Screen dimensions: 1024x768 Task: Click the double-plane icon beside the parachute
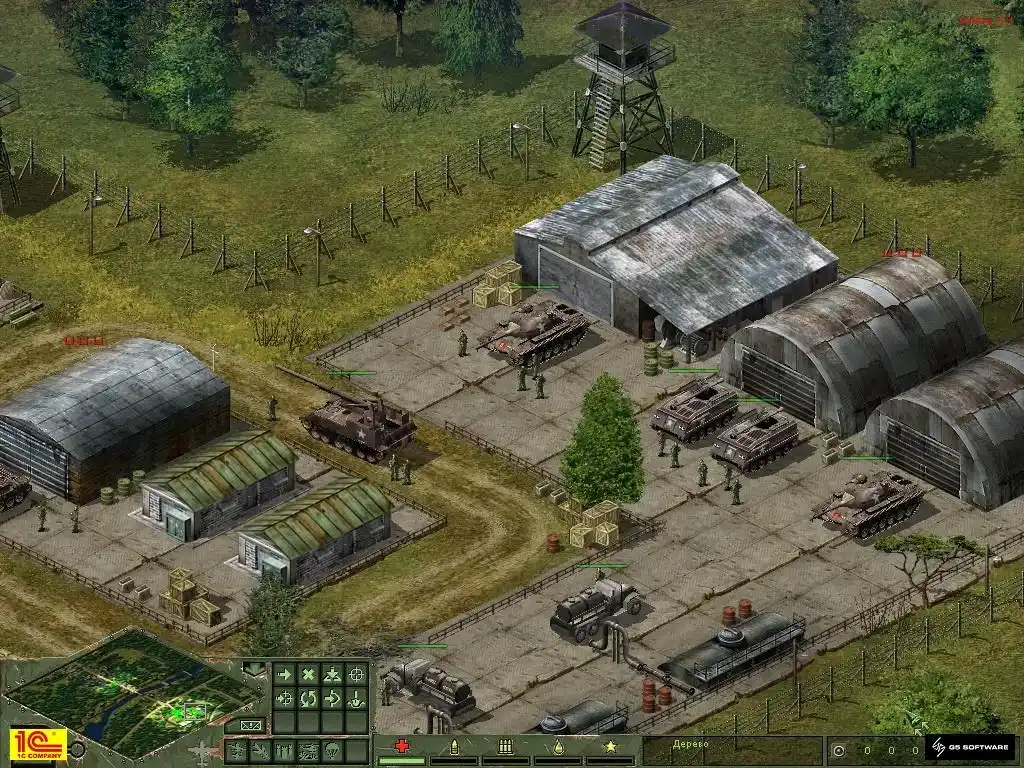pos(309,750)
